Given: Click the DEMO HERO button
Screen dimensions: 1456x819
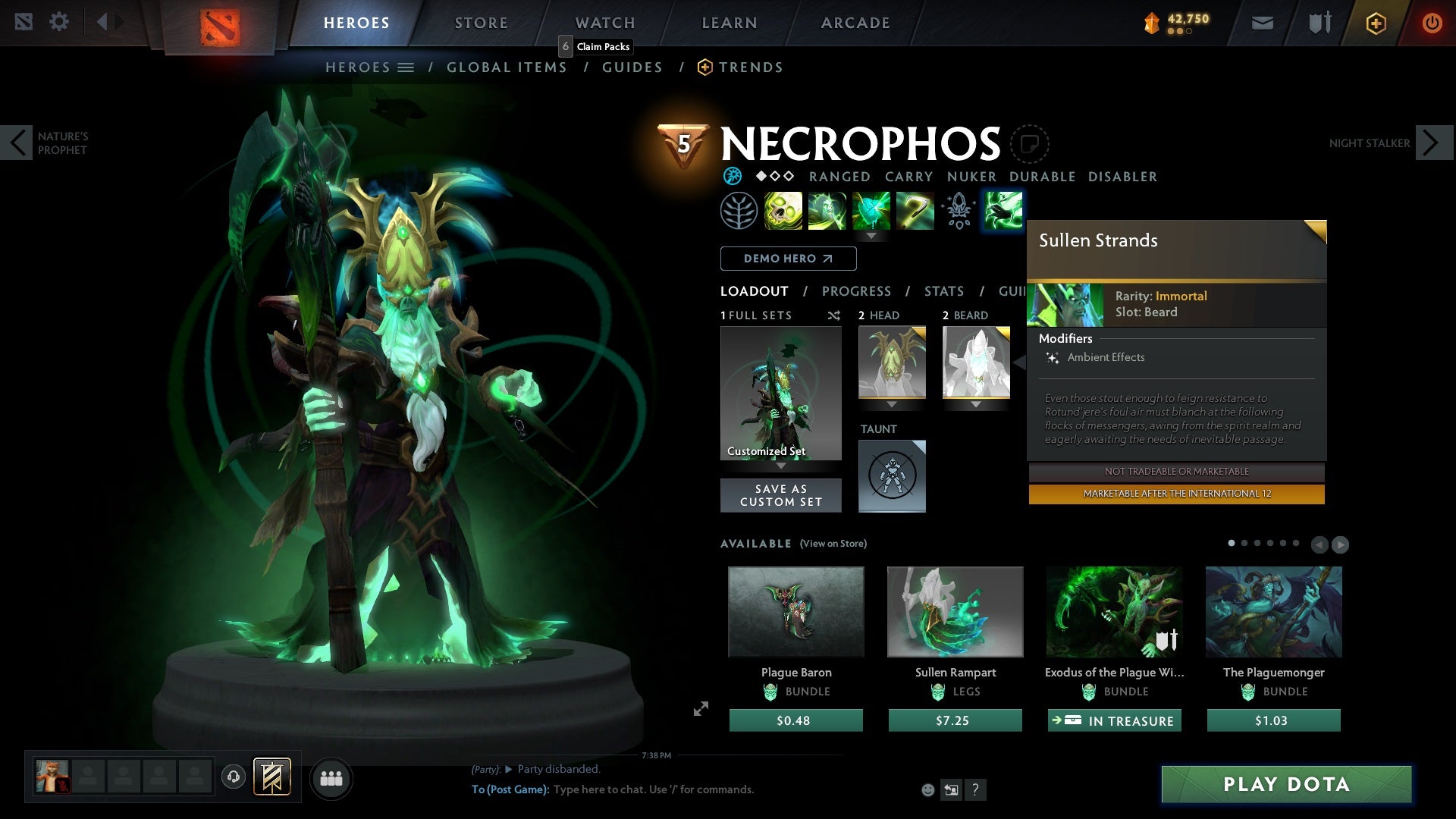Looking at the screenshot, I should point(787,259).
